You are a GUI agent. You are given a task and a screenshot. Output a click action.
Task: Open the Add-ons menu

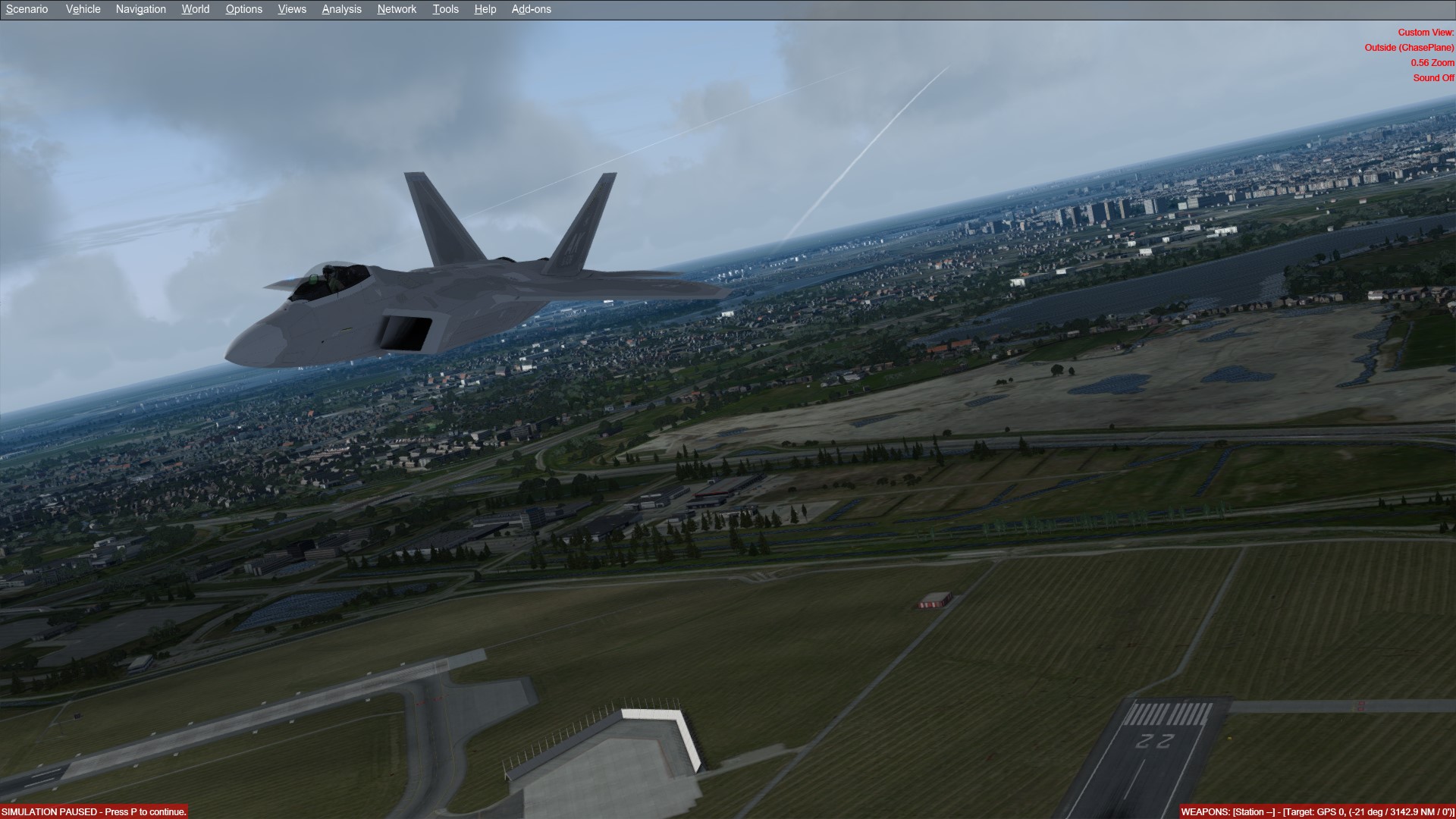tap(531, 9)
